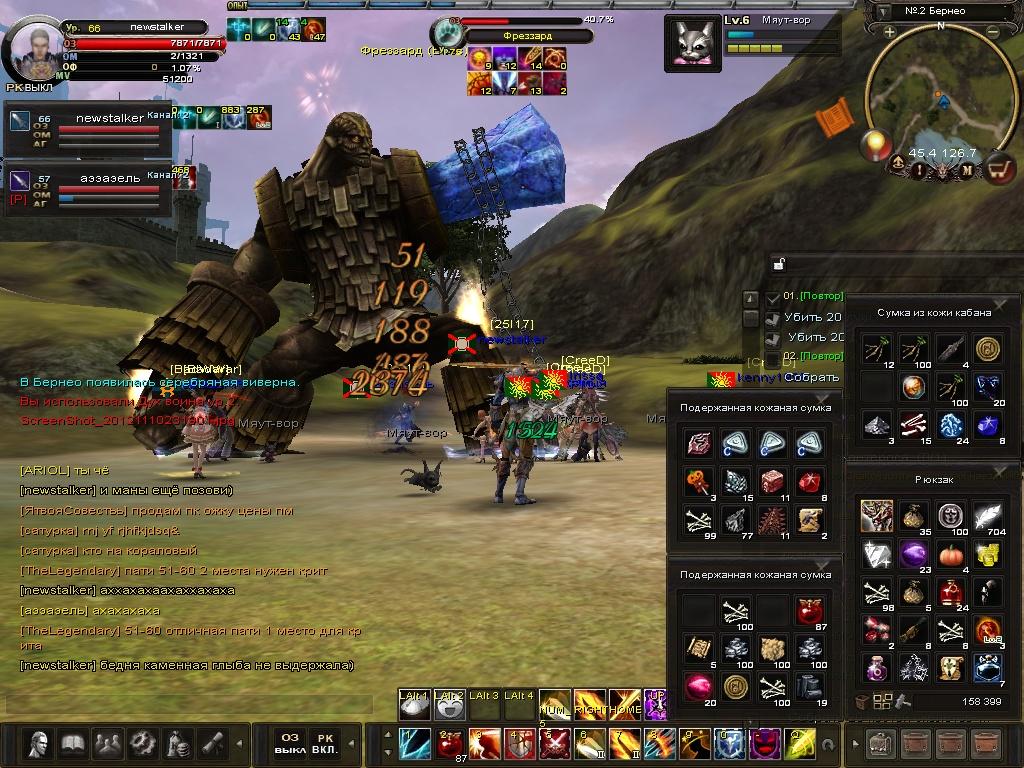The height and width of the screenshot is (768, 1024).
Task: Use the red potion hotbar slot
Action: tap(449, 743)
